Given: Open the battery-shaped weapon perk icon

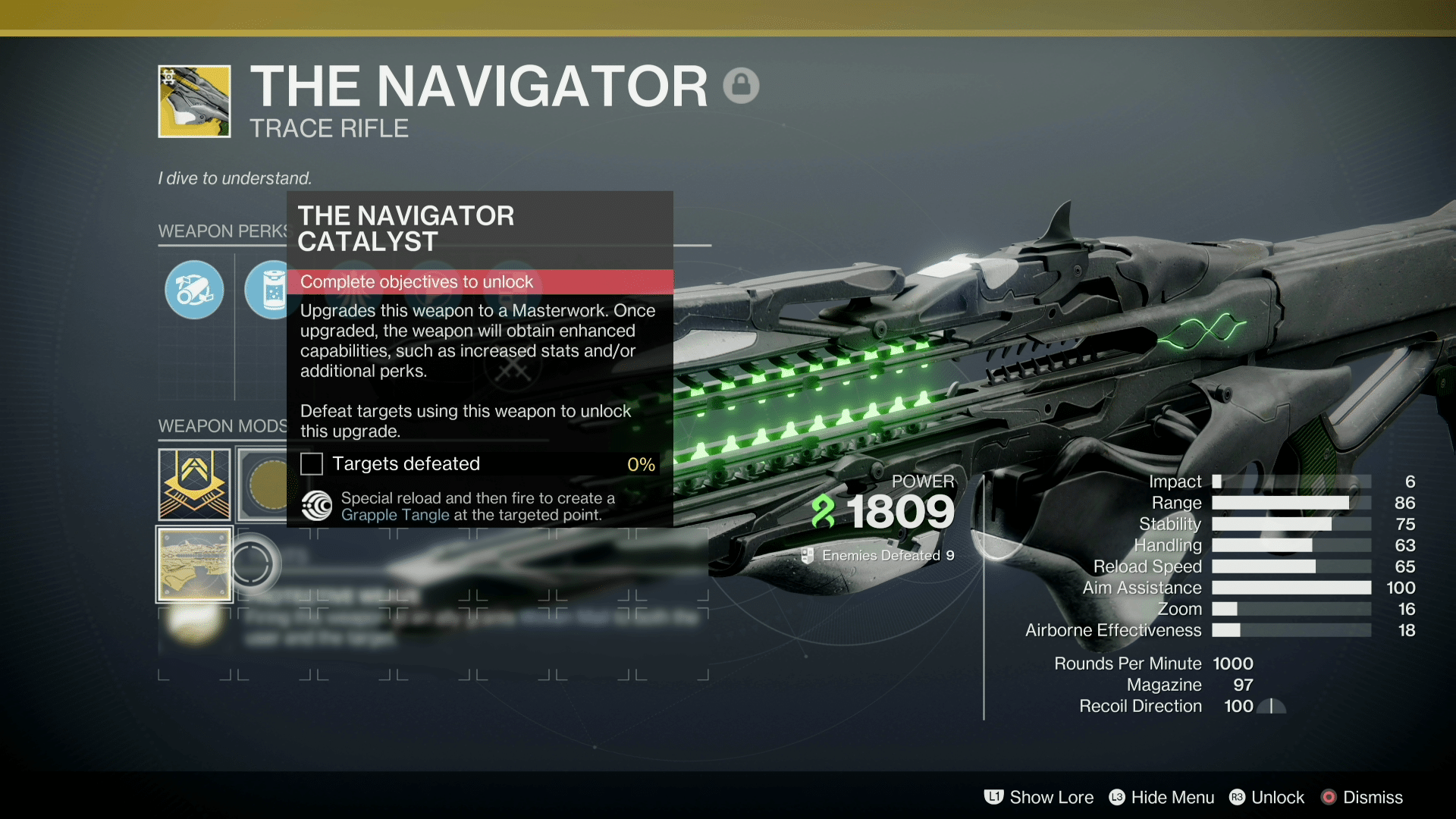Looking at the screenshot, I should click(267, 290).
